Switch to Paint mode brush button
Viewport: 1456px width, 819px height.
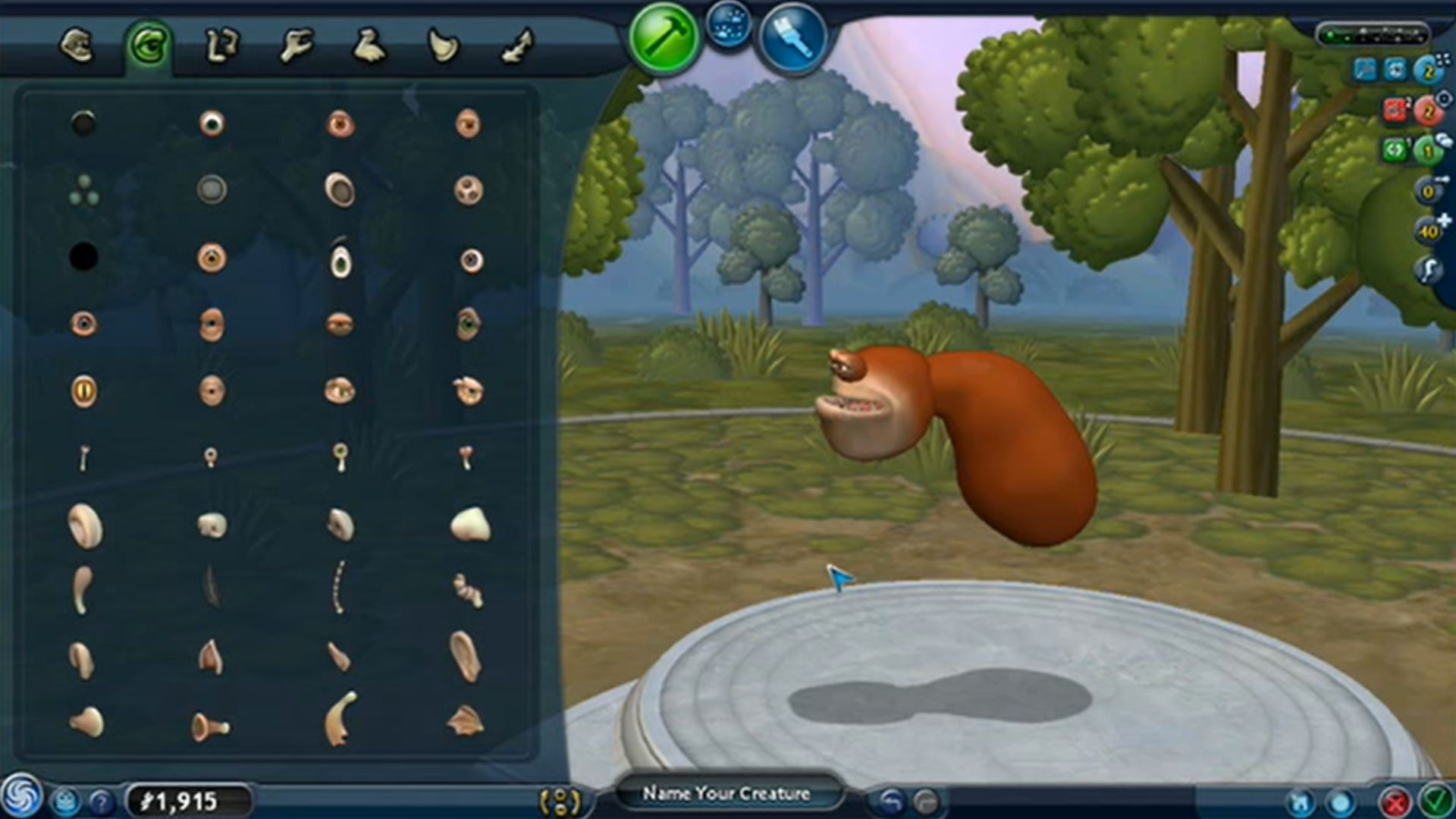792,37
